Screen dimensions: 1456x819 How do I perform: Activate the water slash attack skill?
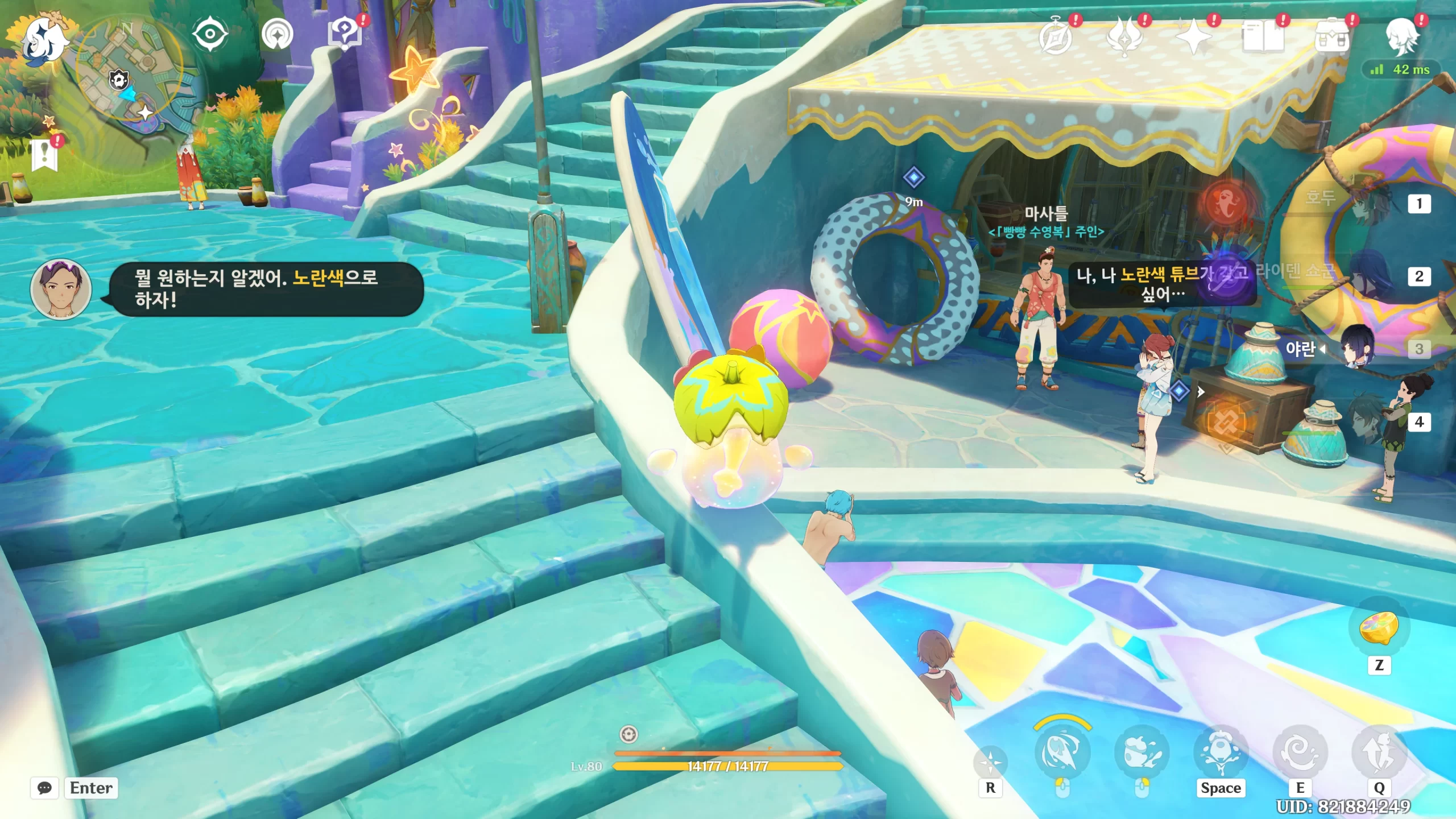click(1061, 752)
